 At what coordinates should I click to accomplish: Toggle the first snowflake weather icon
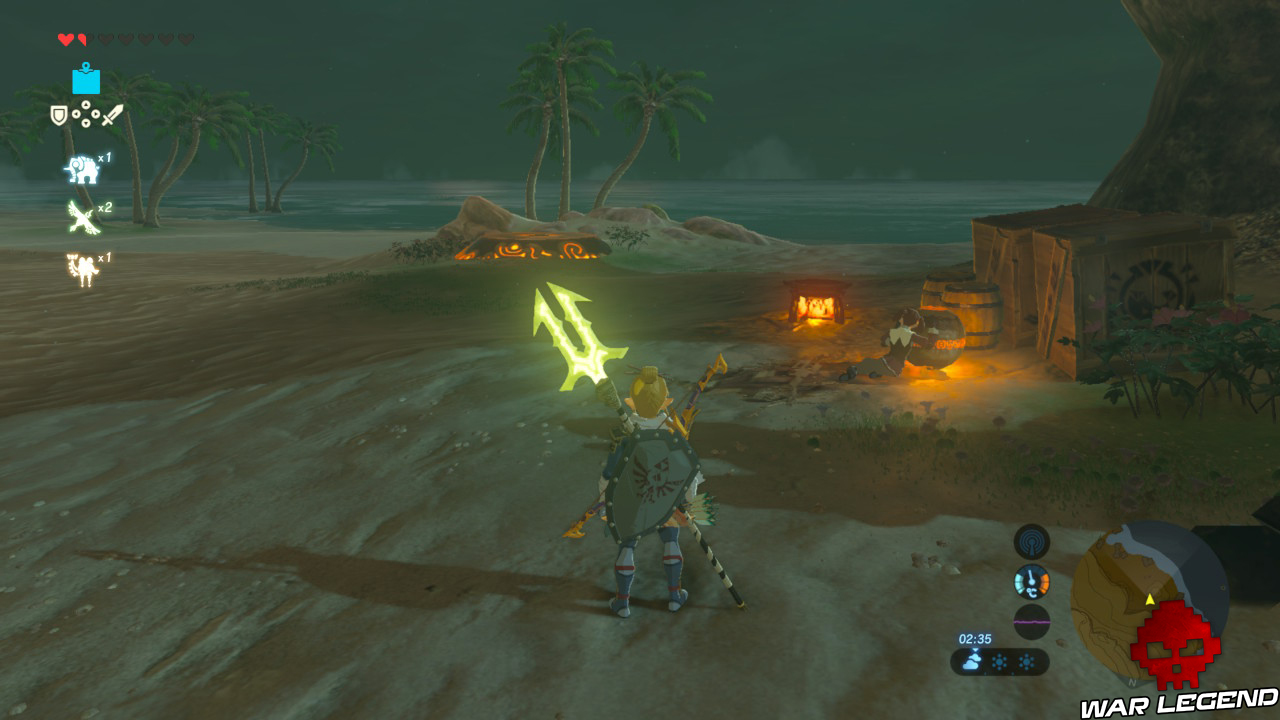click(999, 661)
